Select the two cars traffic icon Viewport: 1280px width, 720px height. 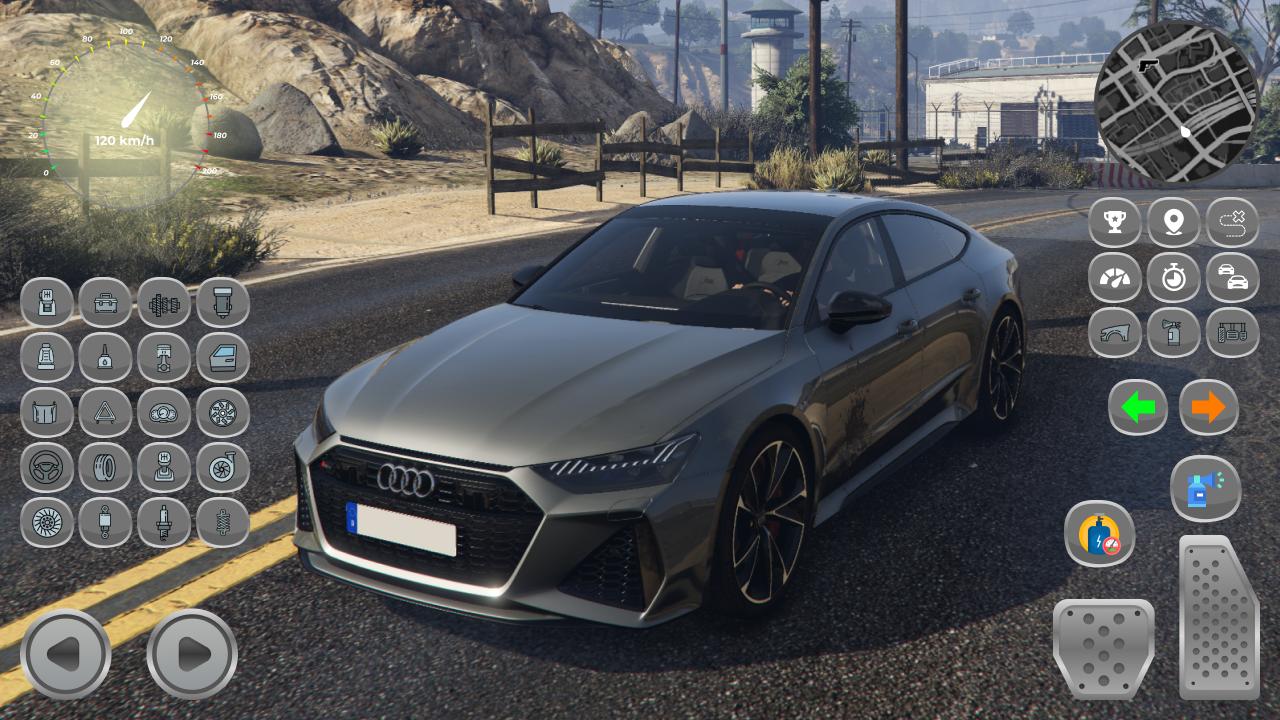1232,277
